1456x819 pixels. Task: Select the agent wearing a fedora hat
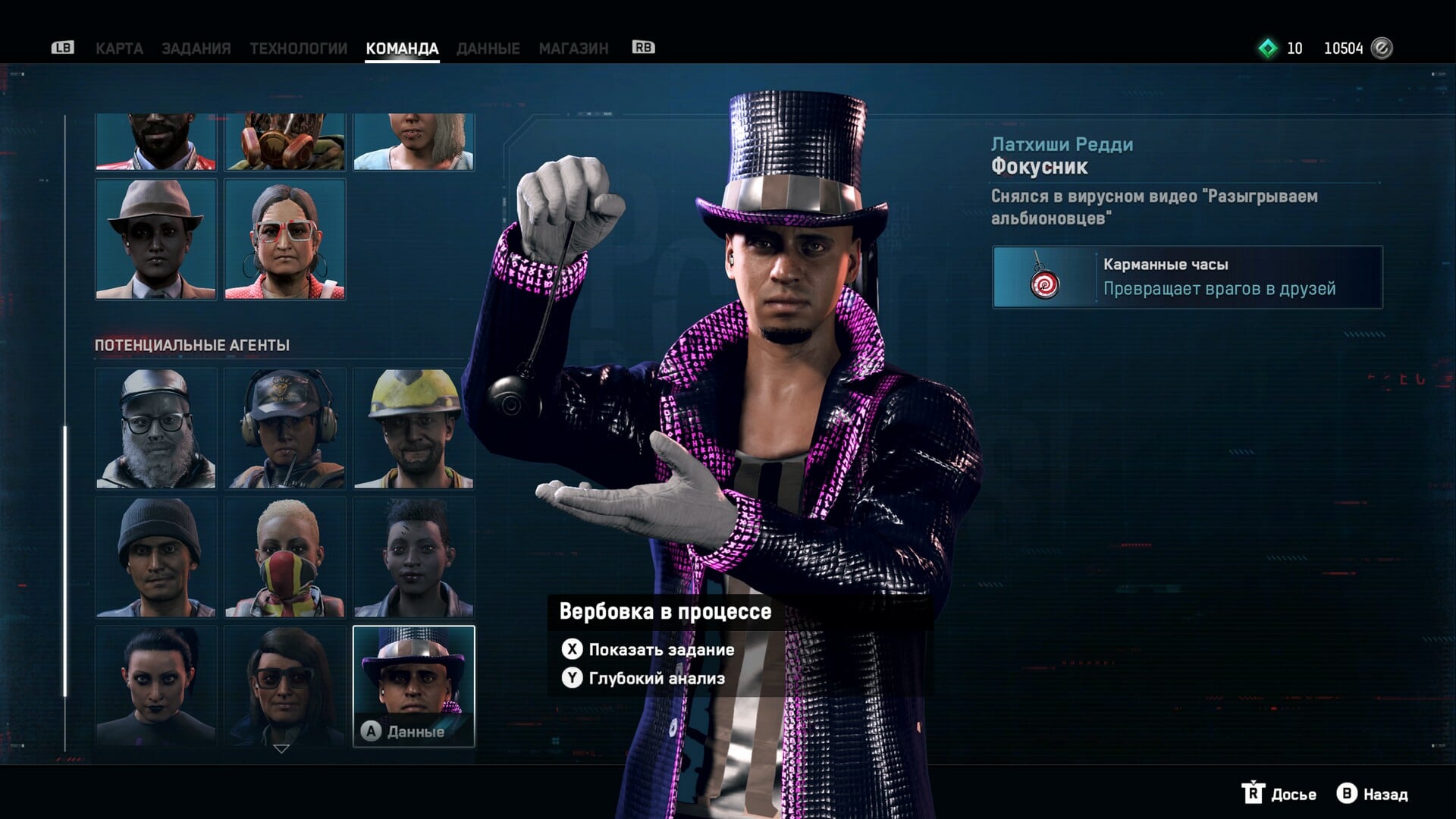click(156, 240)
